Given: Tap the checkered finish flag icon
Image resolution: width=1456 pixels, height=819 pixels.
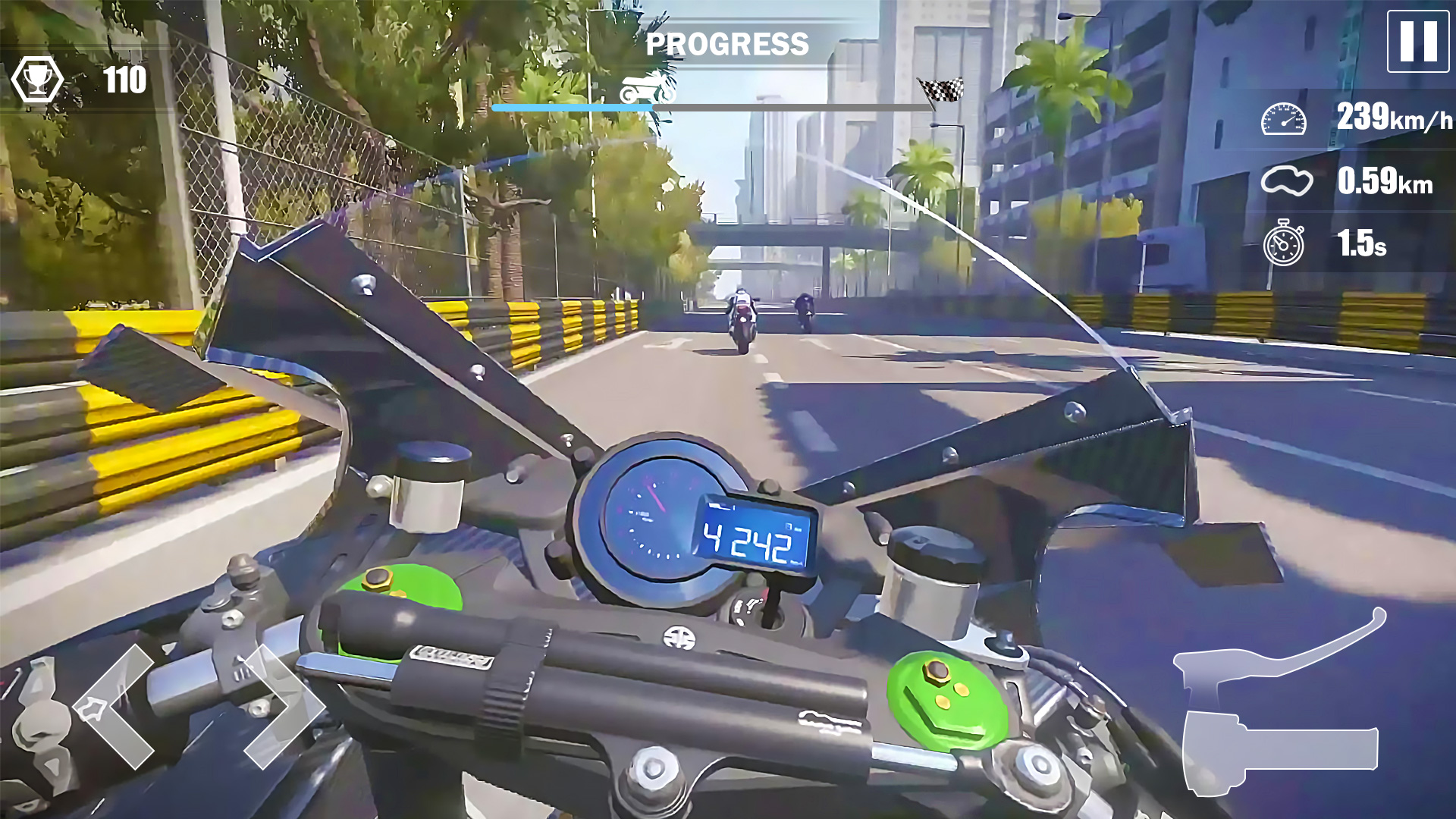Looking at the screenshot, I should click(940, 87).
